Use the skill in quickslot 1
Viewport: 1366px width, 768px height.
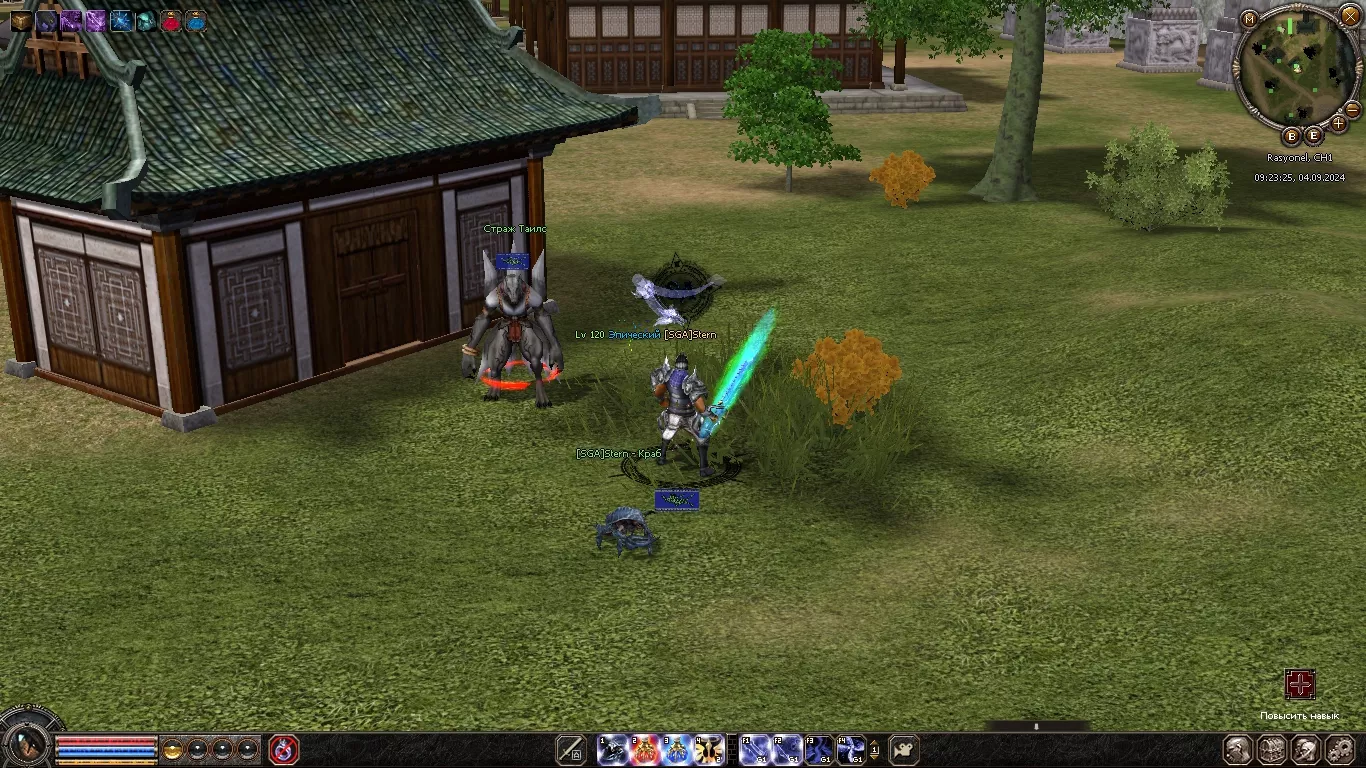(613, 749)
